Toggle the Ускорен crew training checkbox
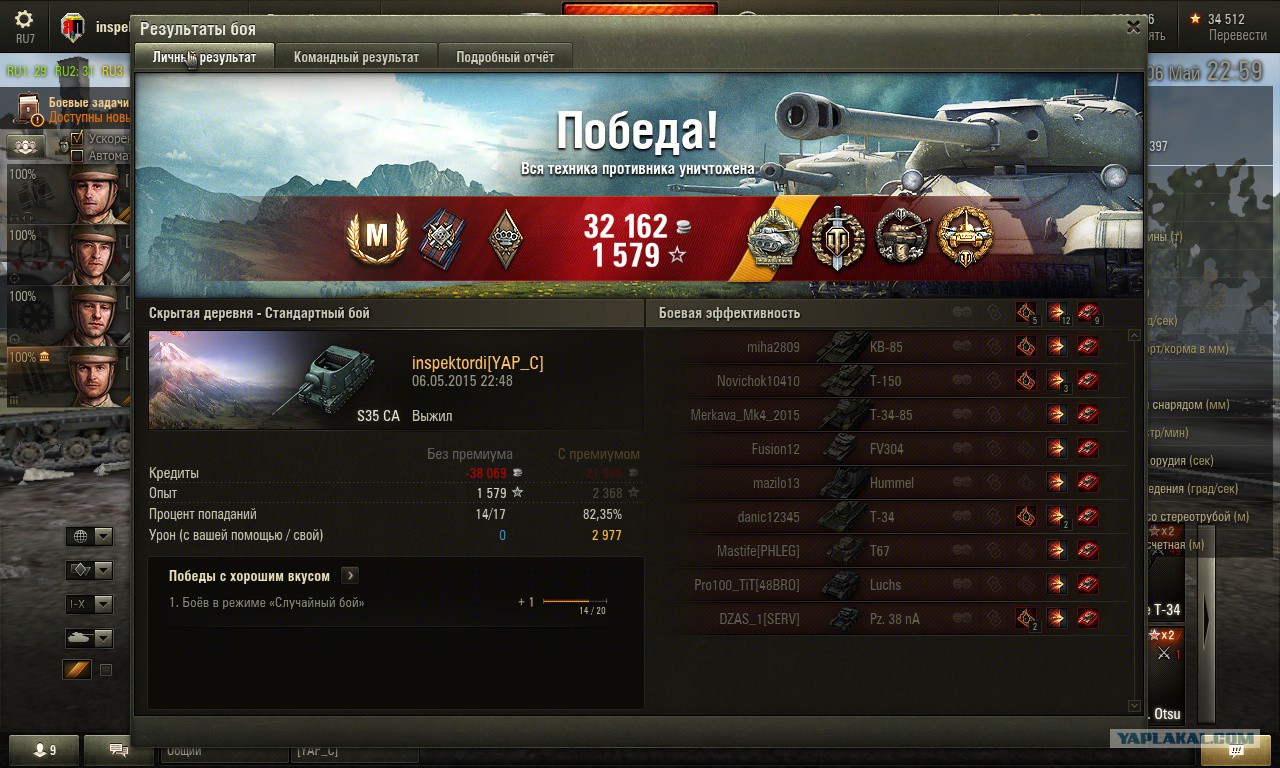 pyautogui.click(x=77, y=138)
